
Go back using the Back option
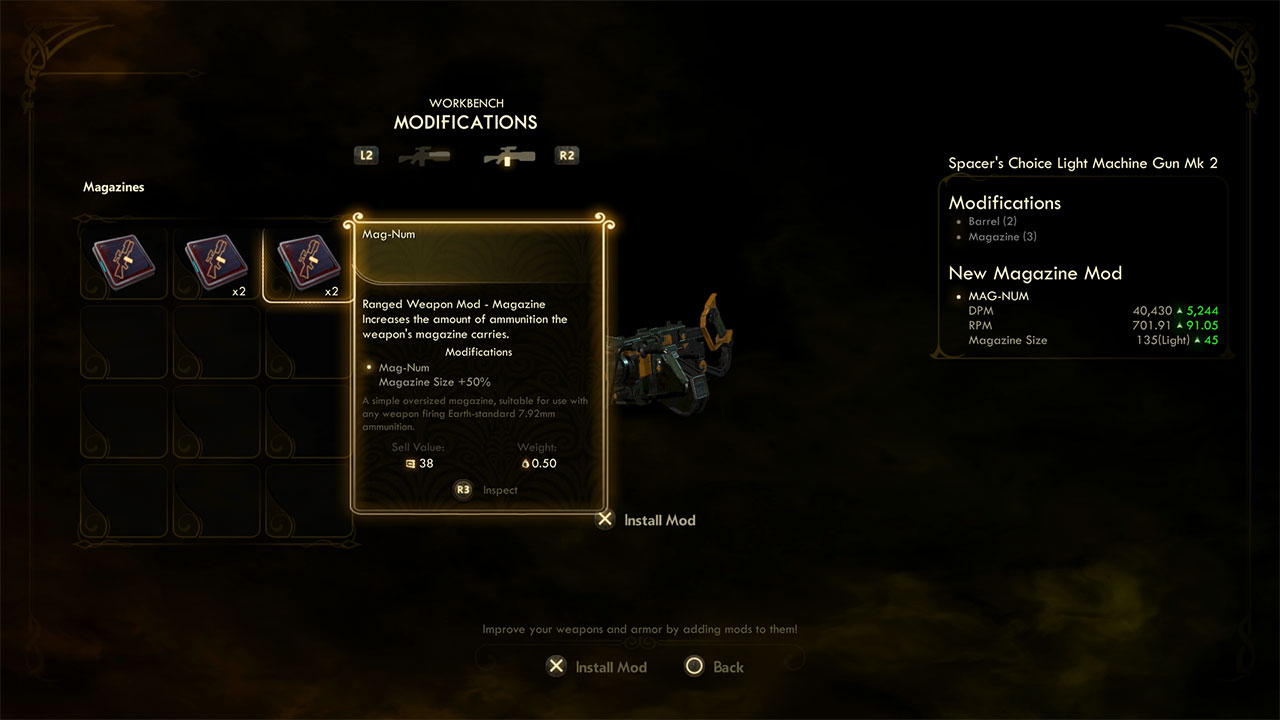716,667
